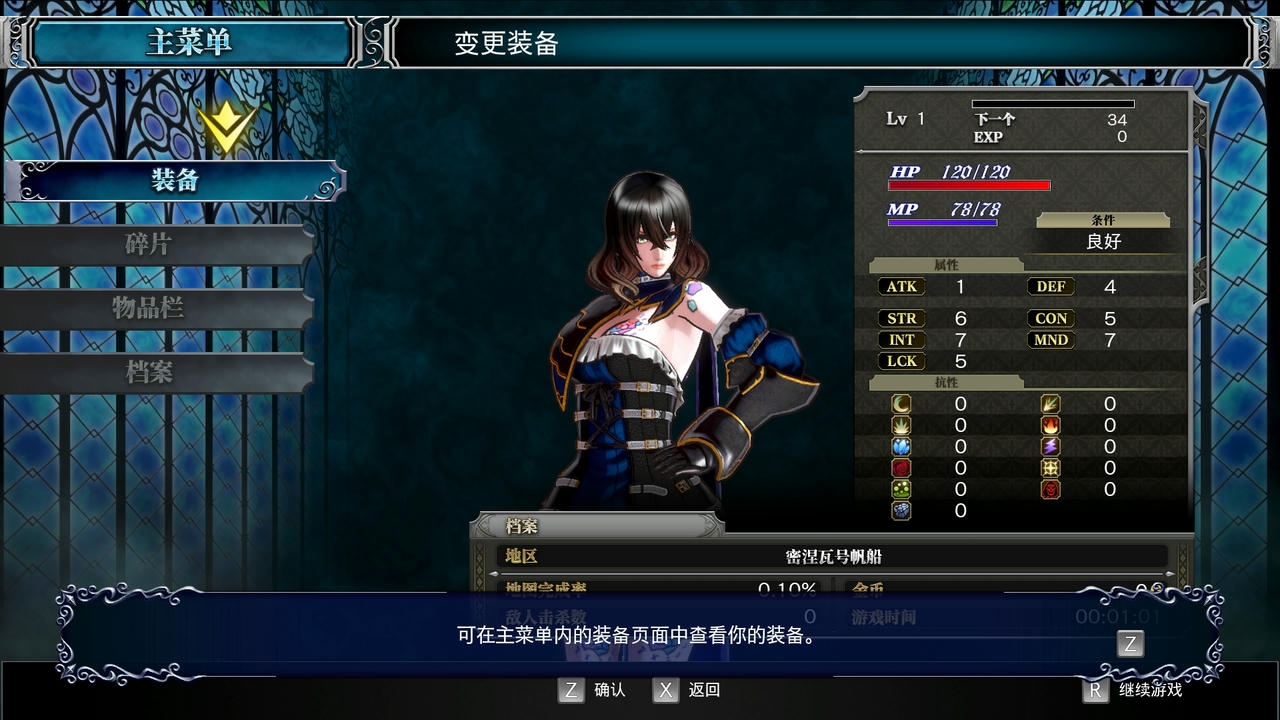Click the purple MP bar
The height and width of the screenshot is (720, 1280).
[945, 221]
